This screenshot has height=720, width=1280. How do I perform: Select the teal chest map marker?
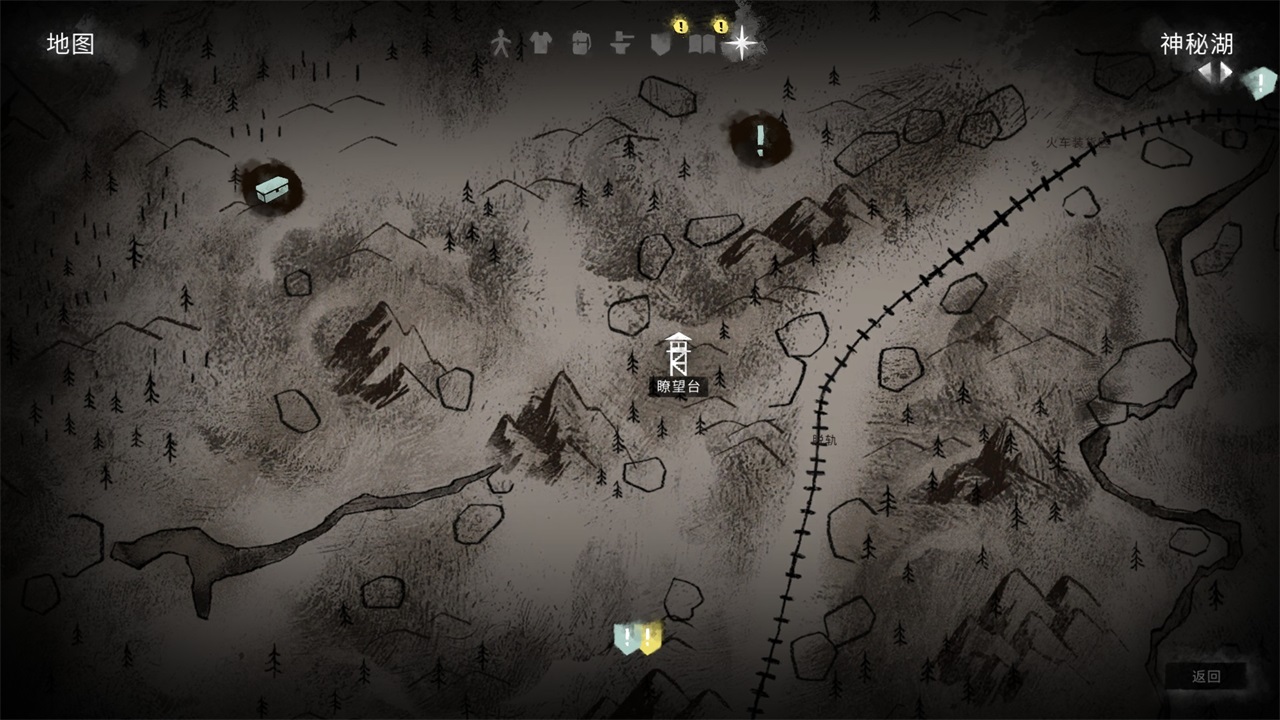click(x=271, y=188)
